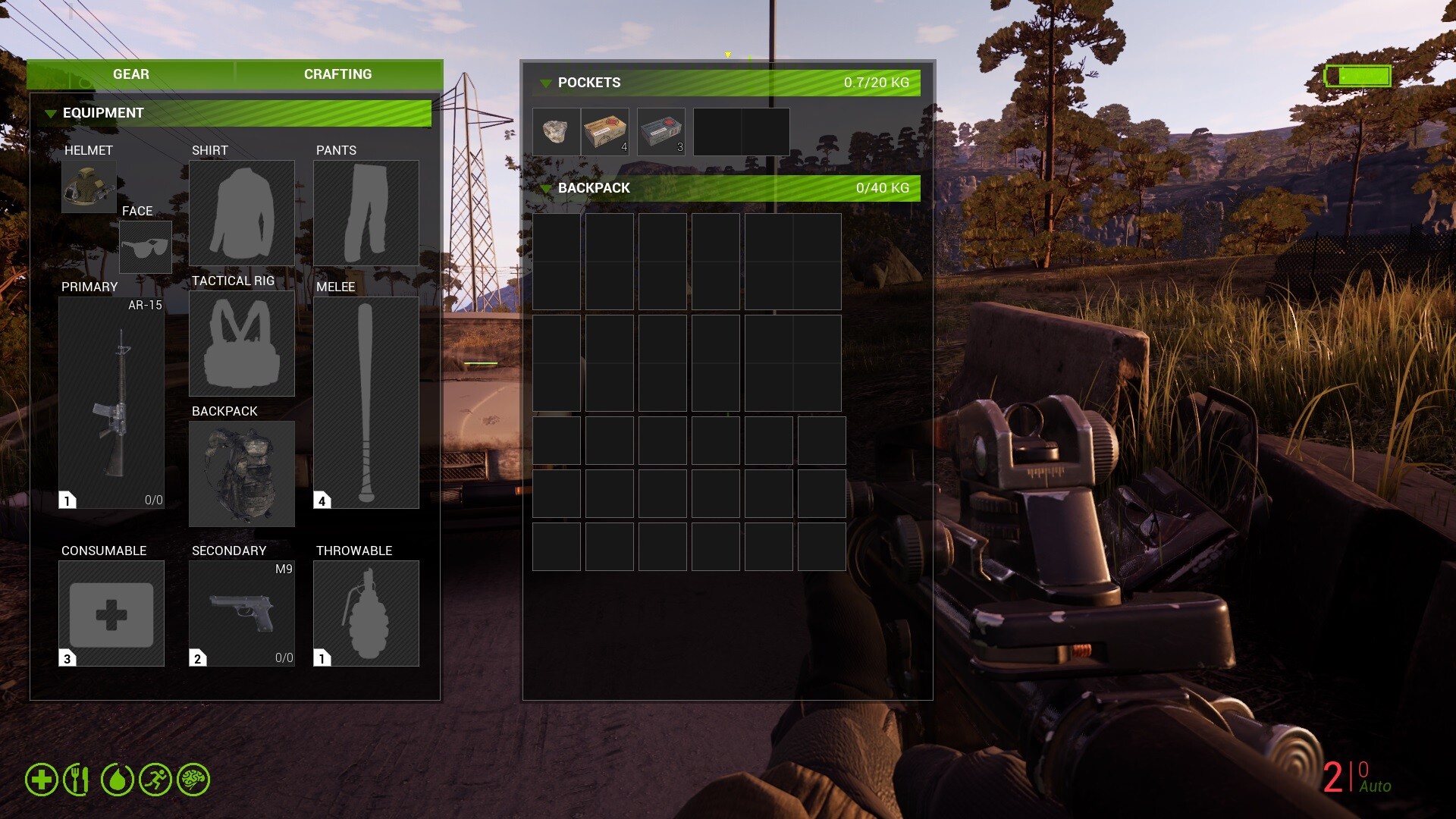This screenshot has height=819, width=1456.
Task: Collapse the Pockets section
Action: (x=545, y=83)
